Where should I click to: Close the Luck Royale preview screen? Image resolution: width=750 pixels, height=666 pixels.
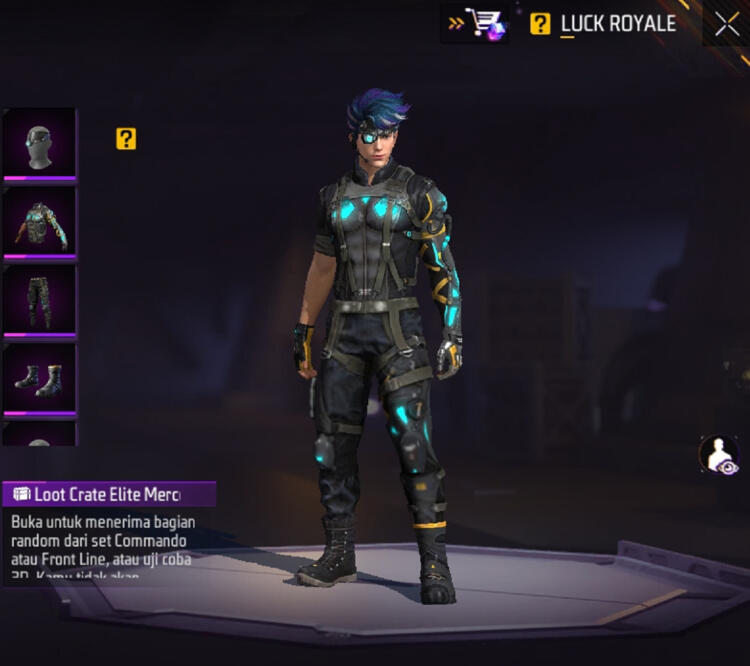(727, 24)
